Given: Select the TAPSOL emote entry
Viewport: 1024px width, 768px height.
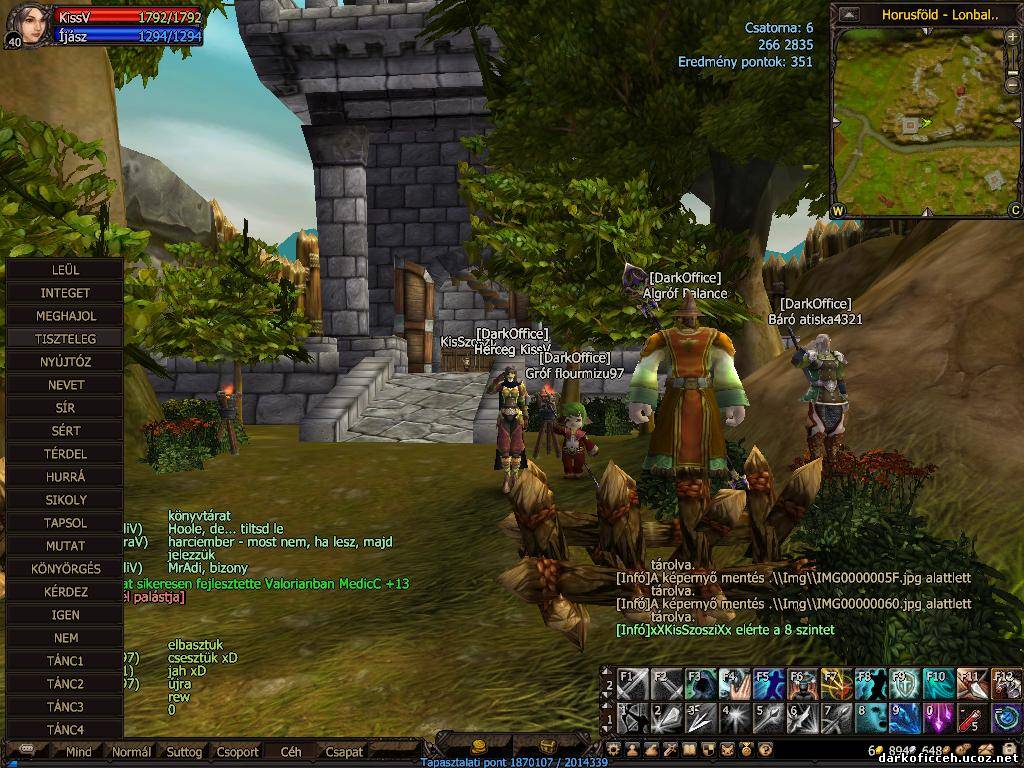Looking at the screenshot, I should tap(65, 523).
